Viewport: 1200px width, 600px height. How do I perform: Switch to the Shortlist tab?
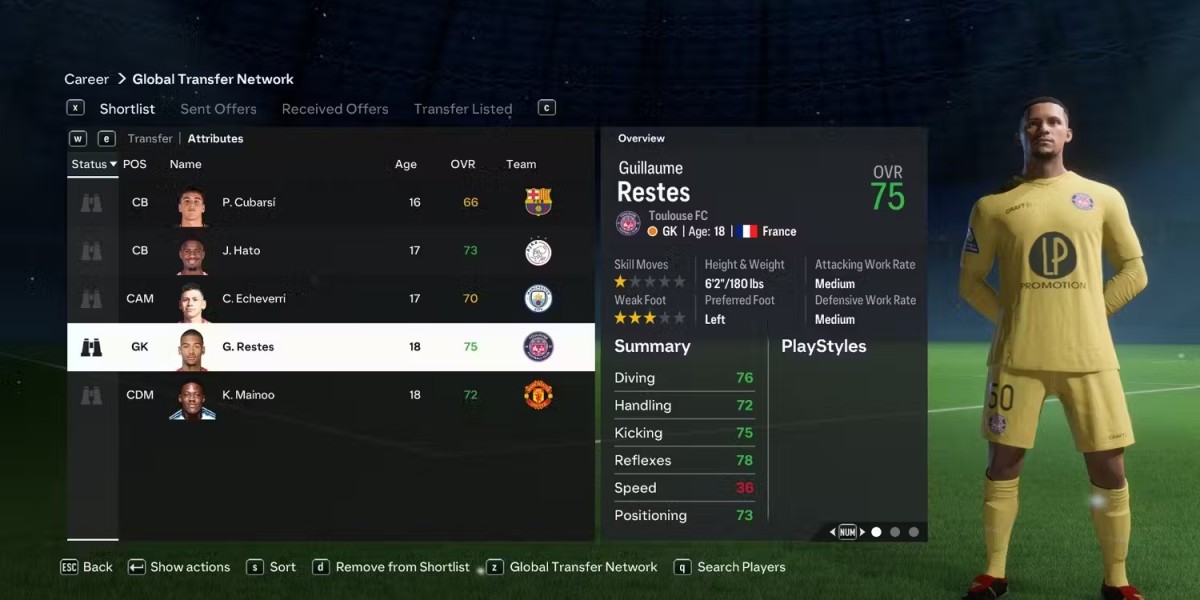tap(127, 109)
